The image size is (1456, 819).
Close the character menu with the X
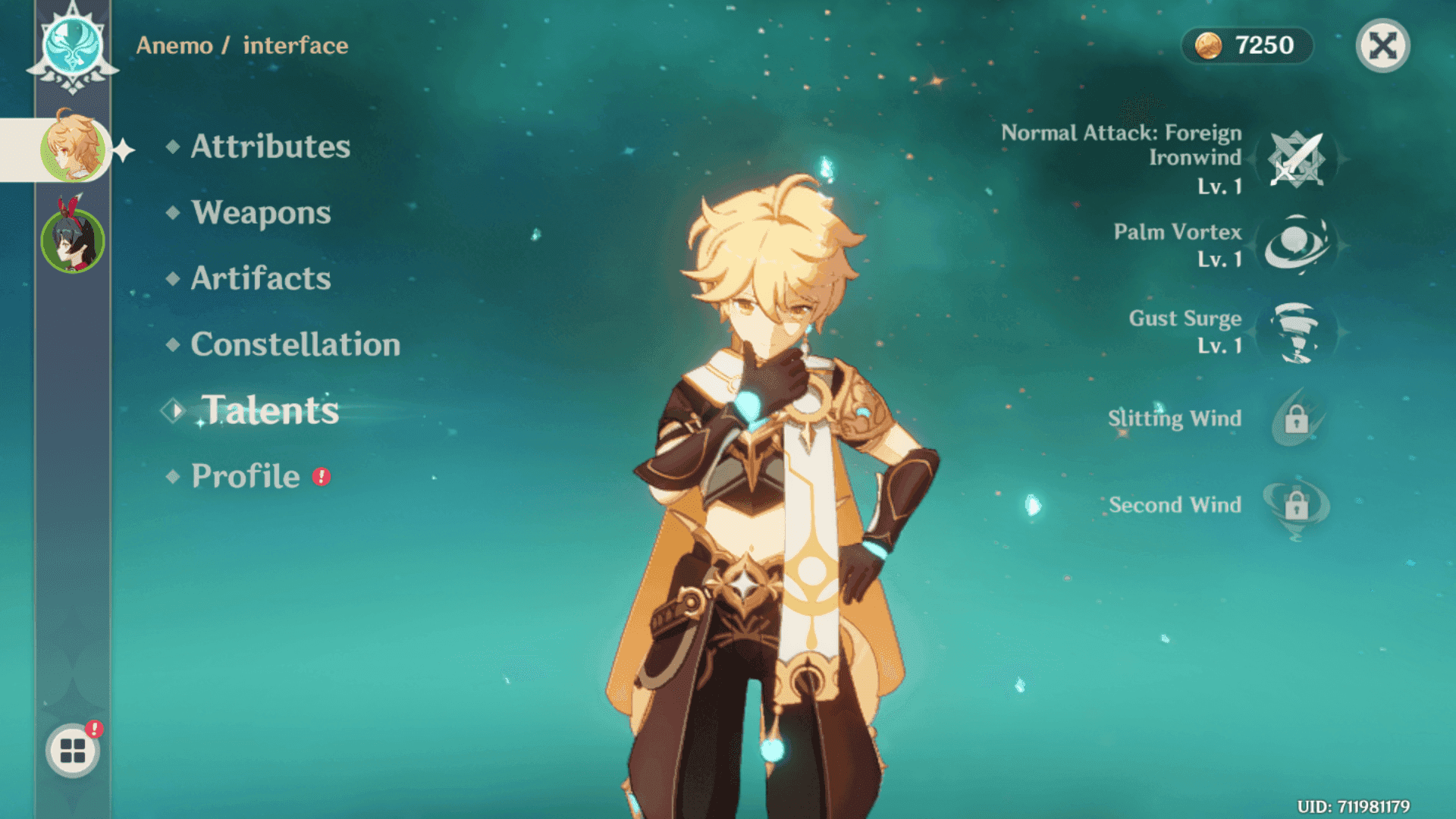1383,45
